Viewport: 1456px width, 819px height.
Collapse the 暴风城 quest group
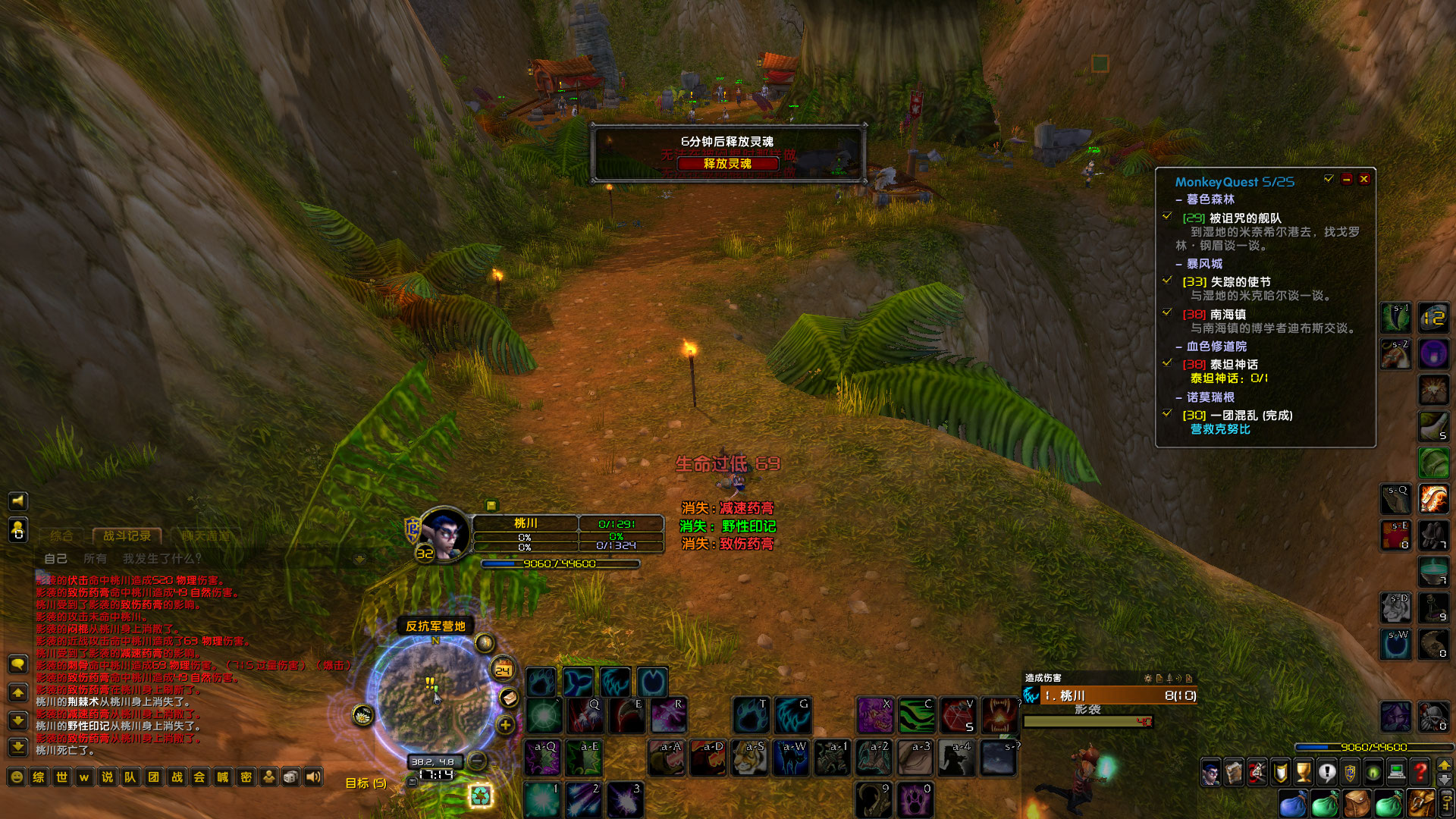pyautogui.click(x=1178, y=264)
